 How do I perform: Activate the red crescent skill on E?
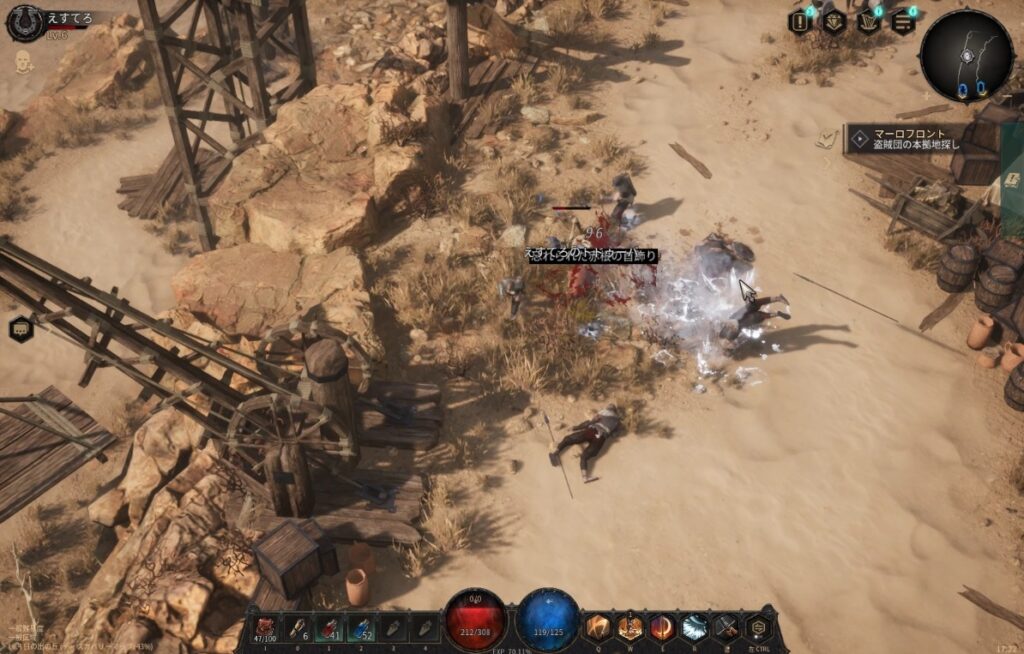pos(662,628)
